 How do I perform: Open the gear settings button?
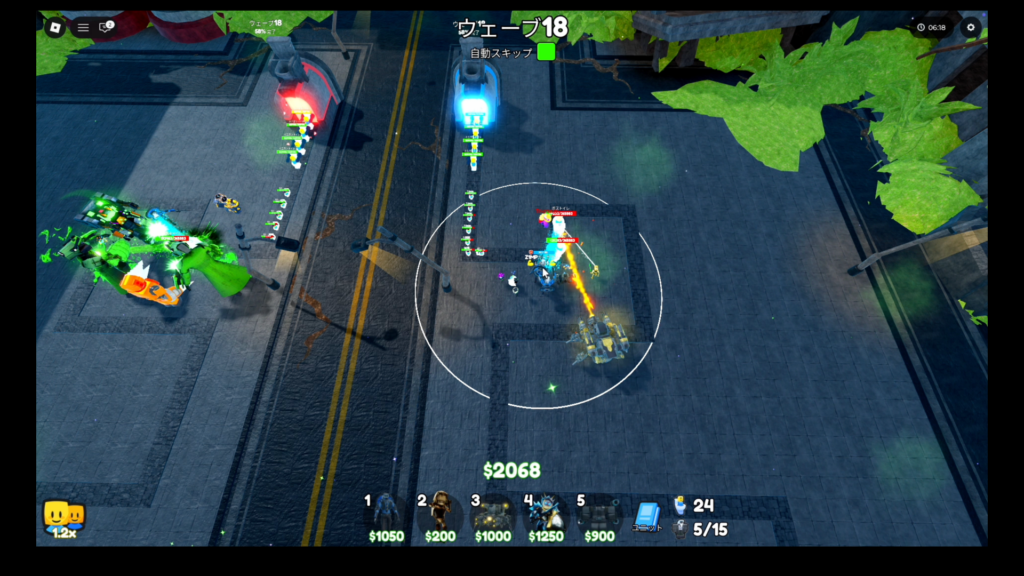(970, 27)
